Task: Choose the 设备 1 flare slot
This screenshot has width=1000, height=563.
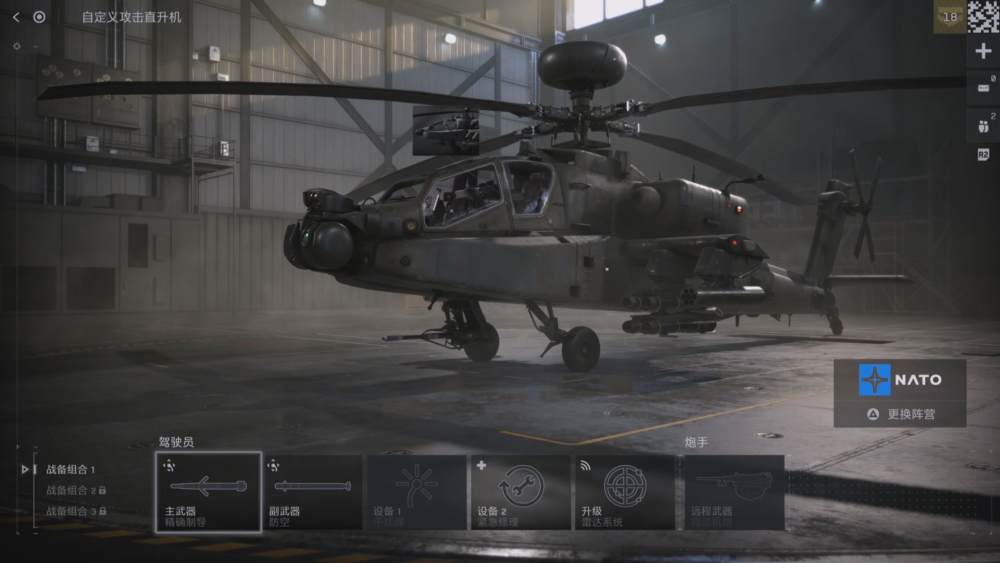Action: tap(417, 492)
